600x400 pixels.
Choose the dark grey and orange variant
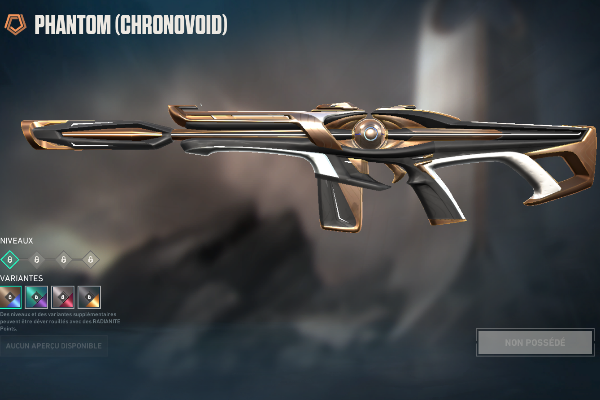click(89, 297)
